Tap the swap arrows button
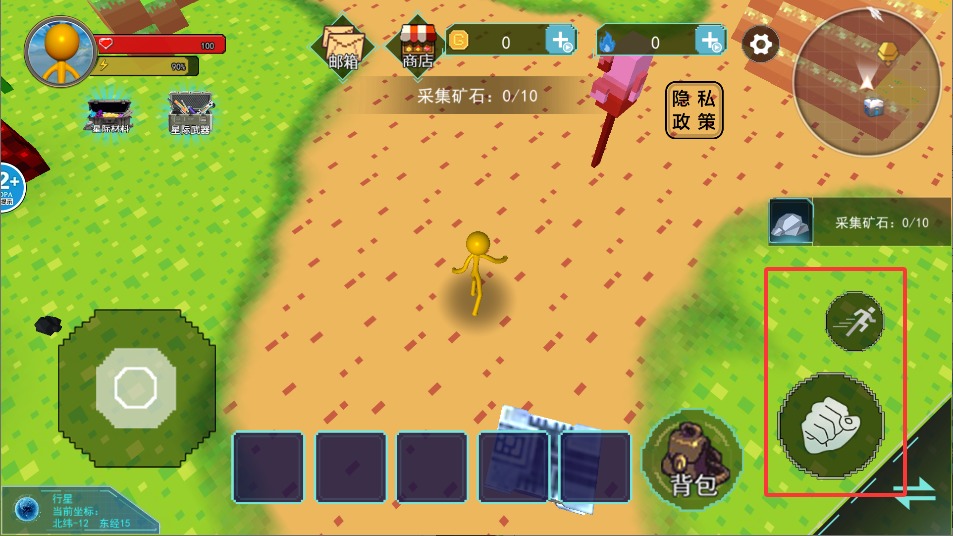This screenshot has width=953, height=536. [915, 489]
